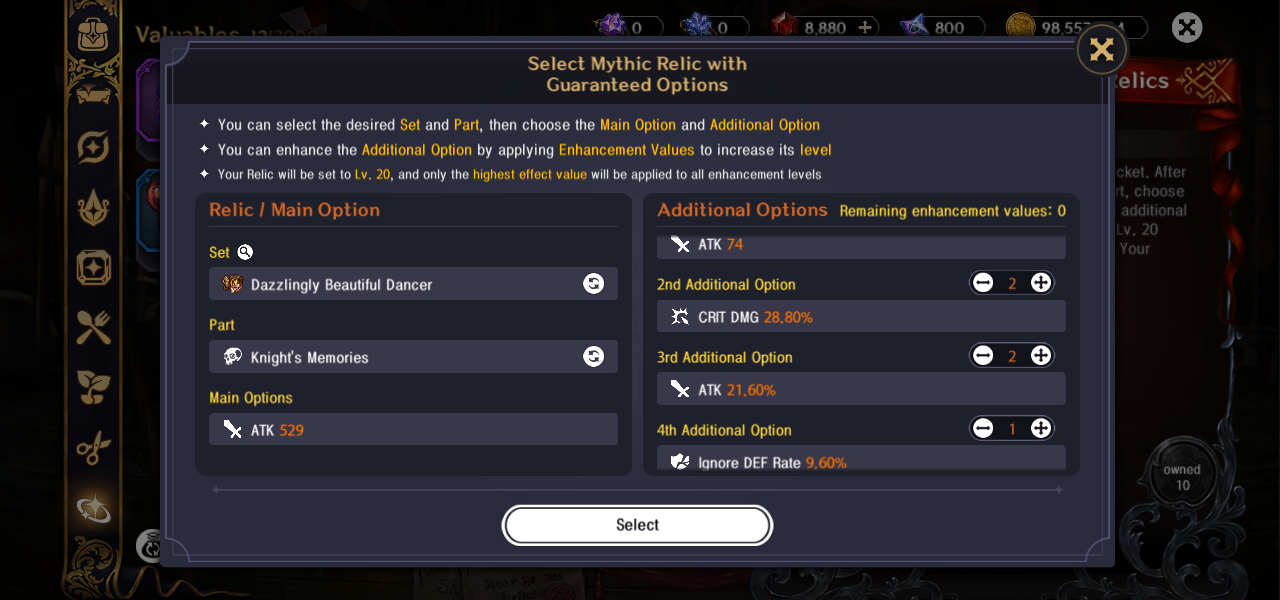The height and width of the screenshot is (600, 1280).
Task: Search sets with the magnifier icon
Action: pos(245,252)
